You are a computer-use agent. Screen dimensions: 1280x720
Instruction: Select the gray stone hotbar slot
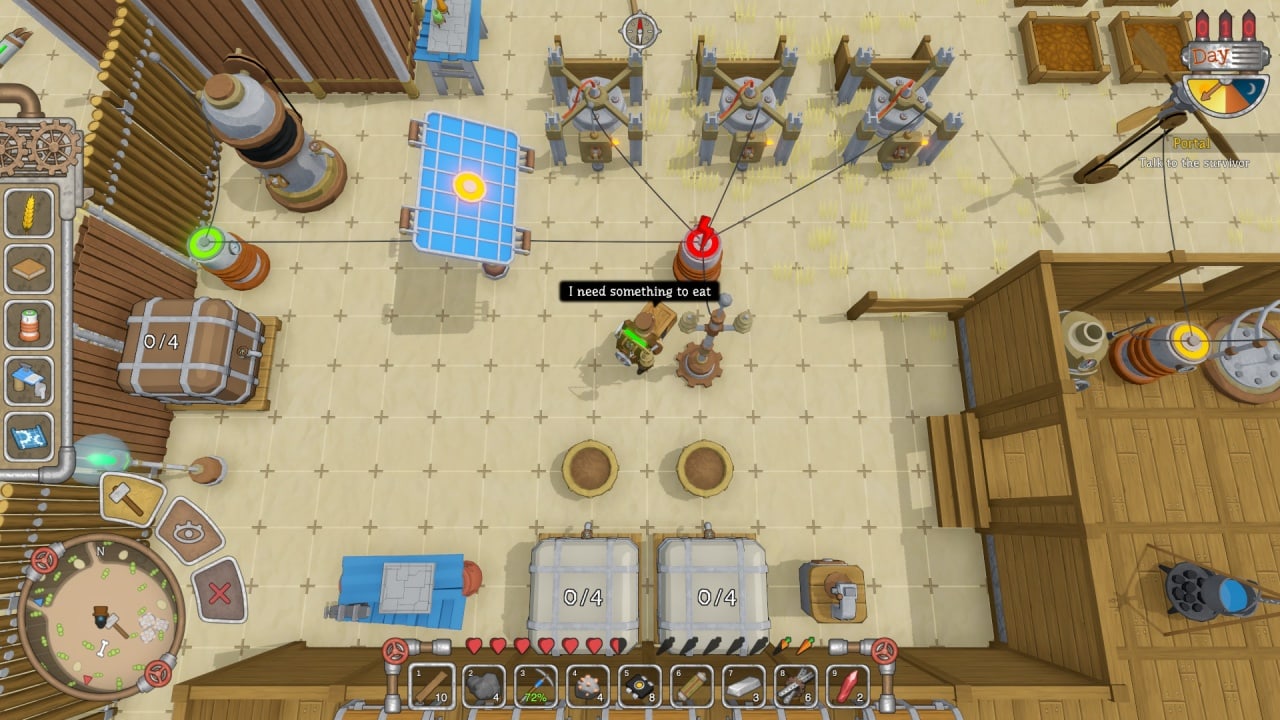pyautogui.click(x=484, y=686)
